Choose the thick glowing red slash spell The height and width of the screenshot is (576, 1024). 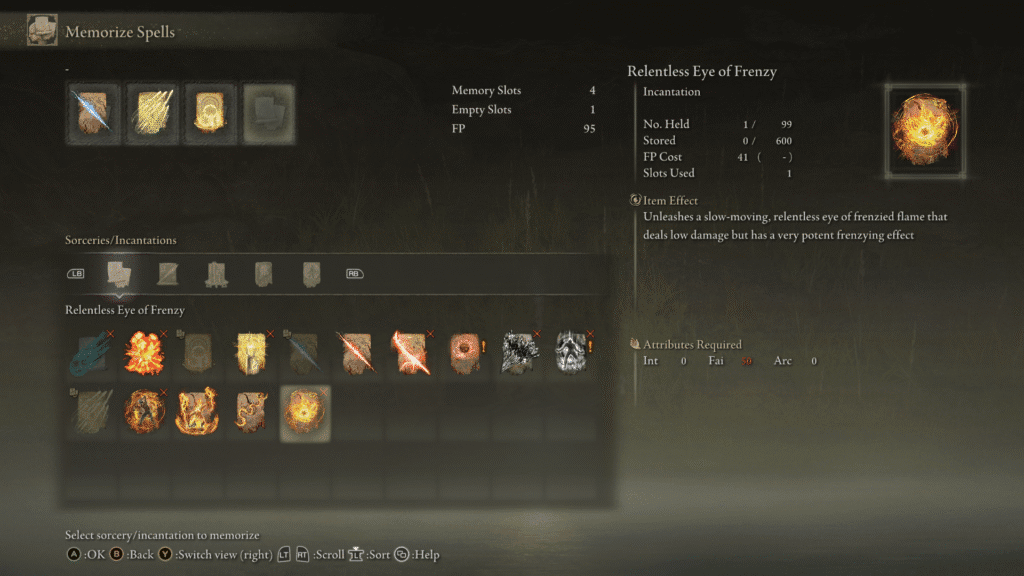[411, 353]
